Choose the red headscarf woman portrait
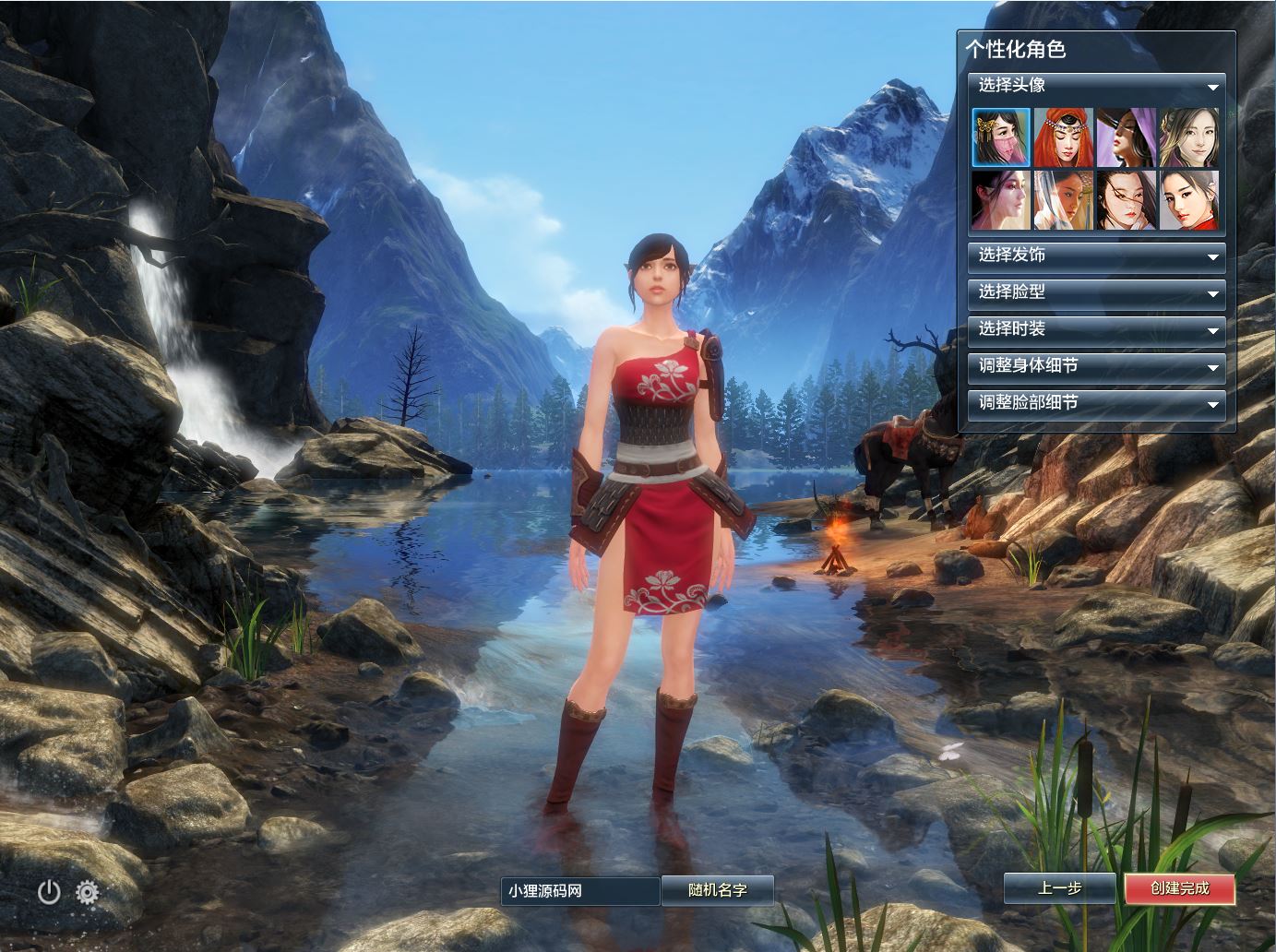1276x952 pixels. click(1064, 137)
